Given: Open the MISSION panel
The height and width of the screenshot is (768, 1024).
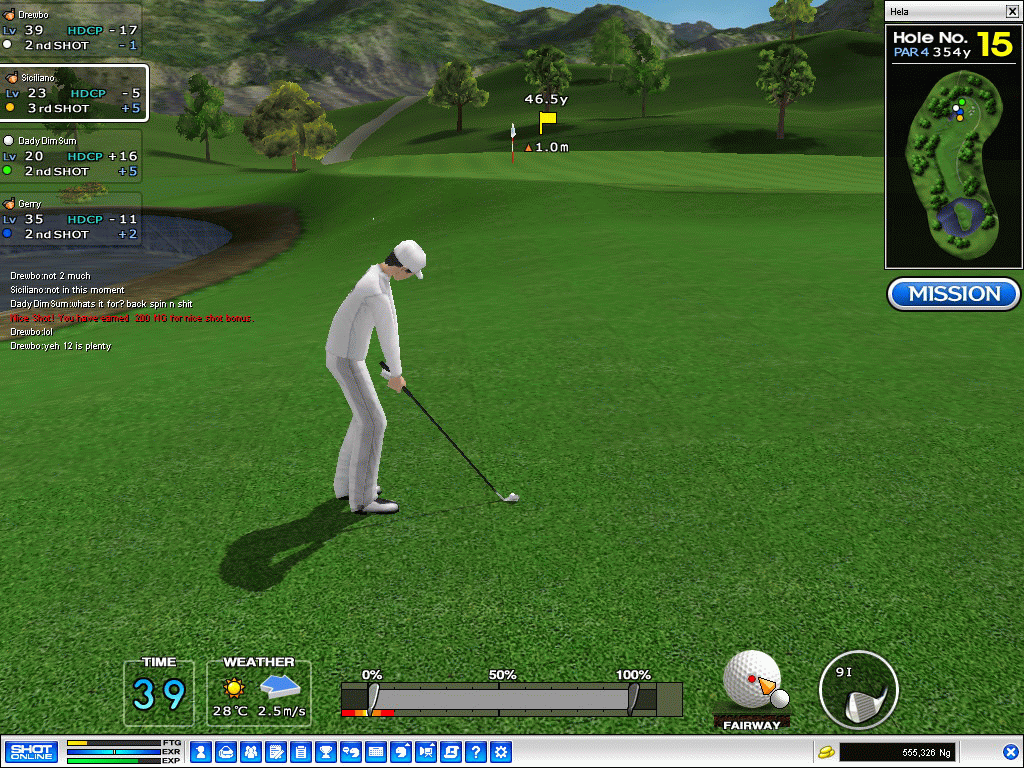Looking at the screenshot, I should (953, 294).
